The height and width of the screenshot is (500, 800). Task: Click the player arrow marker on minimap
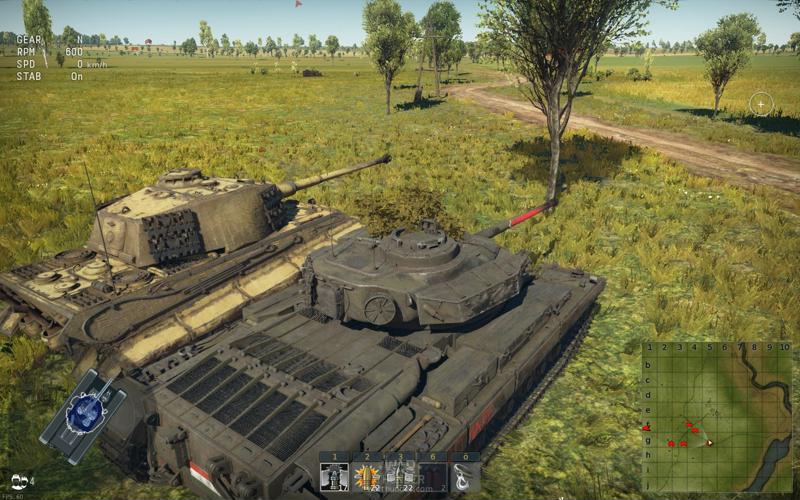point(709,441)
